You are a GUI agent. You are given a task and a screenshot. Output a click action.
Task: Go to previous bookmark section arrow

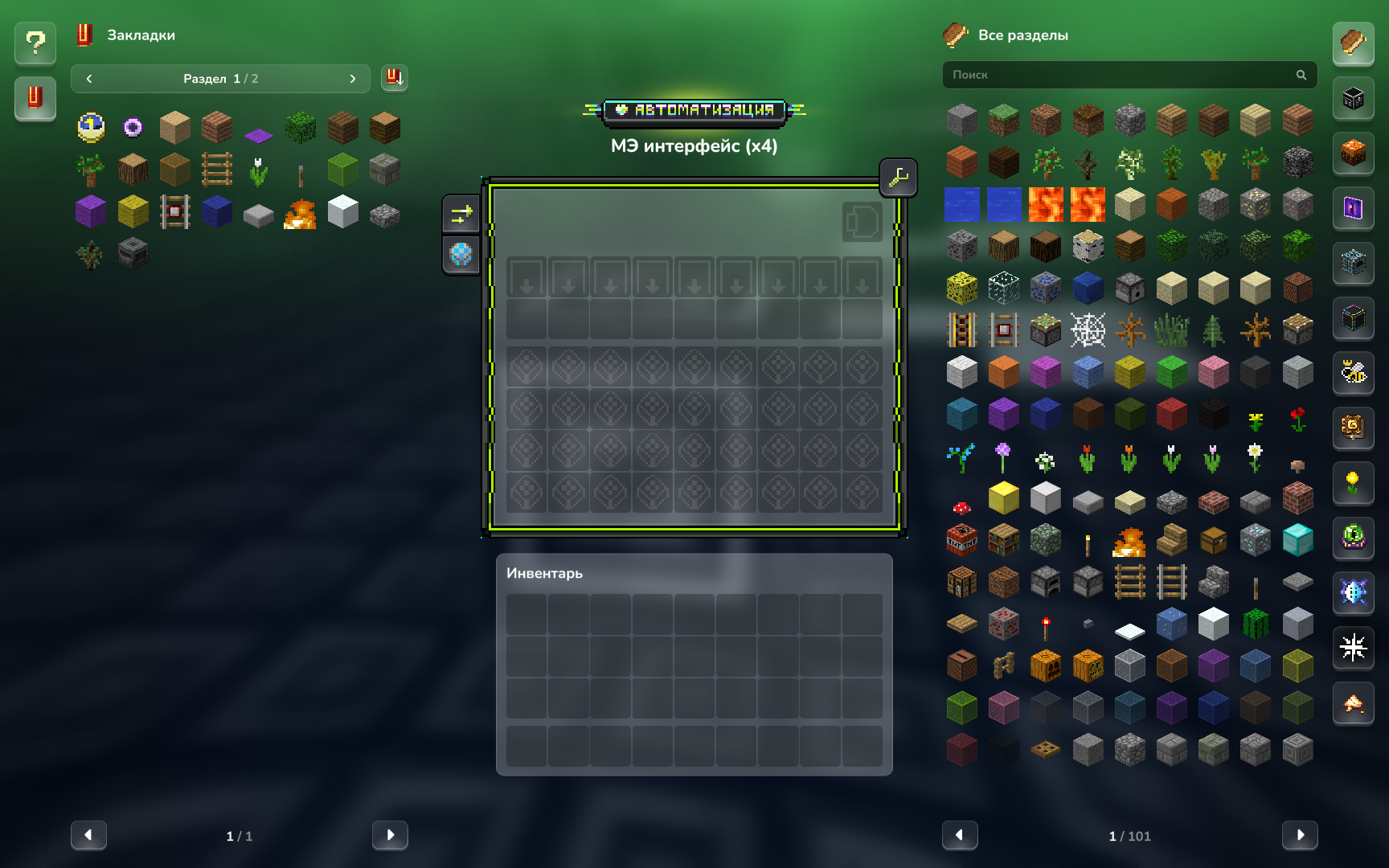[89, 79]
